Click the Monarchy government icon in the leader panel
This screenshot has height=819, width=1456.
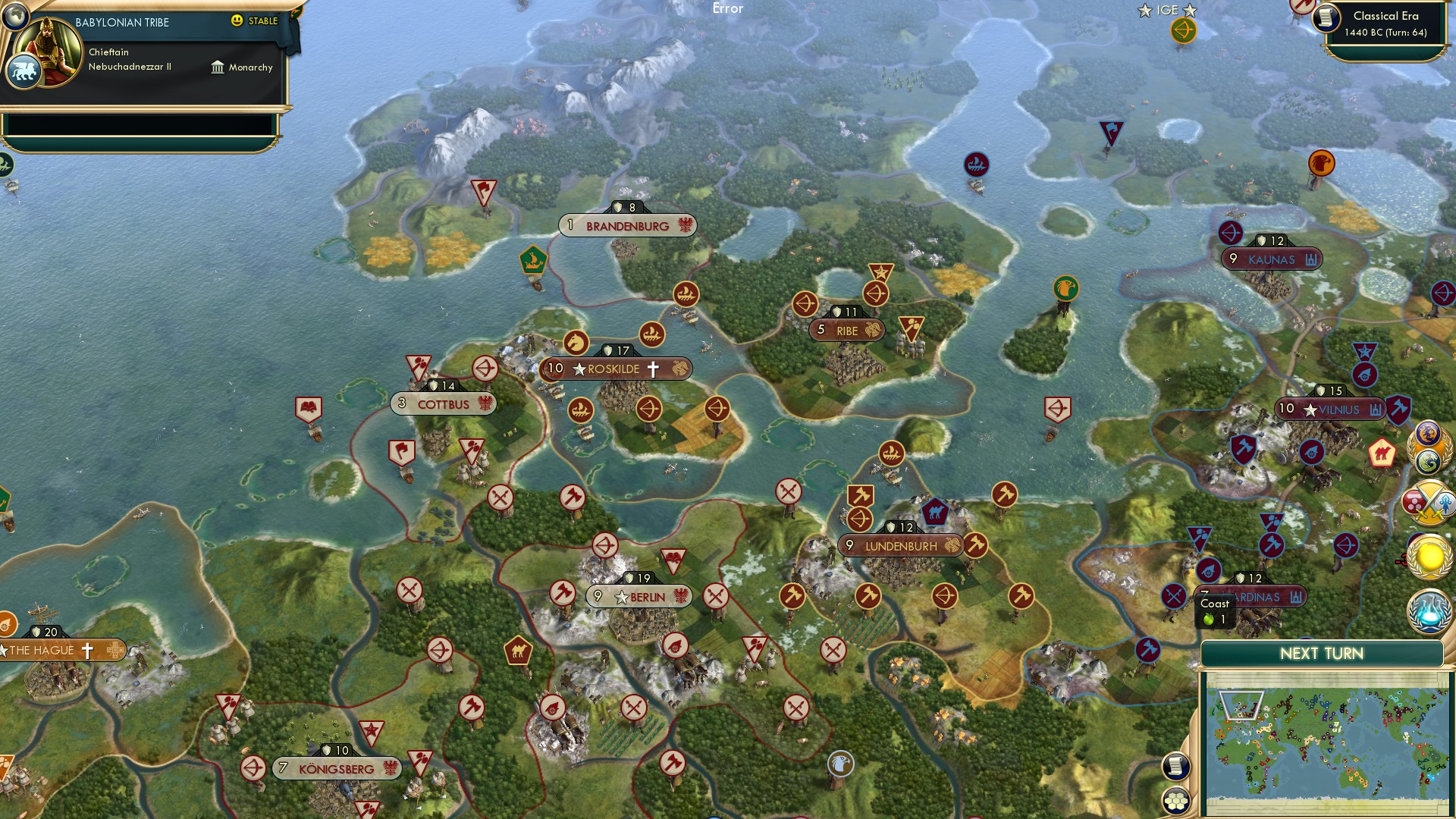coord(219,67)
